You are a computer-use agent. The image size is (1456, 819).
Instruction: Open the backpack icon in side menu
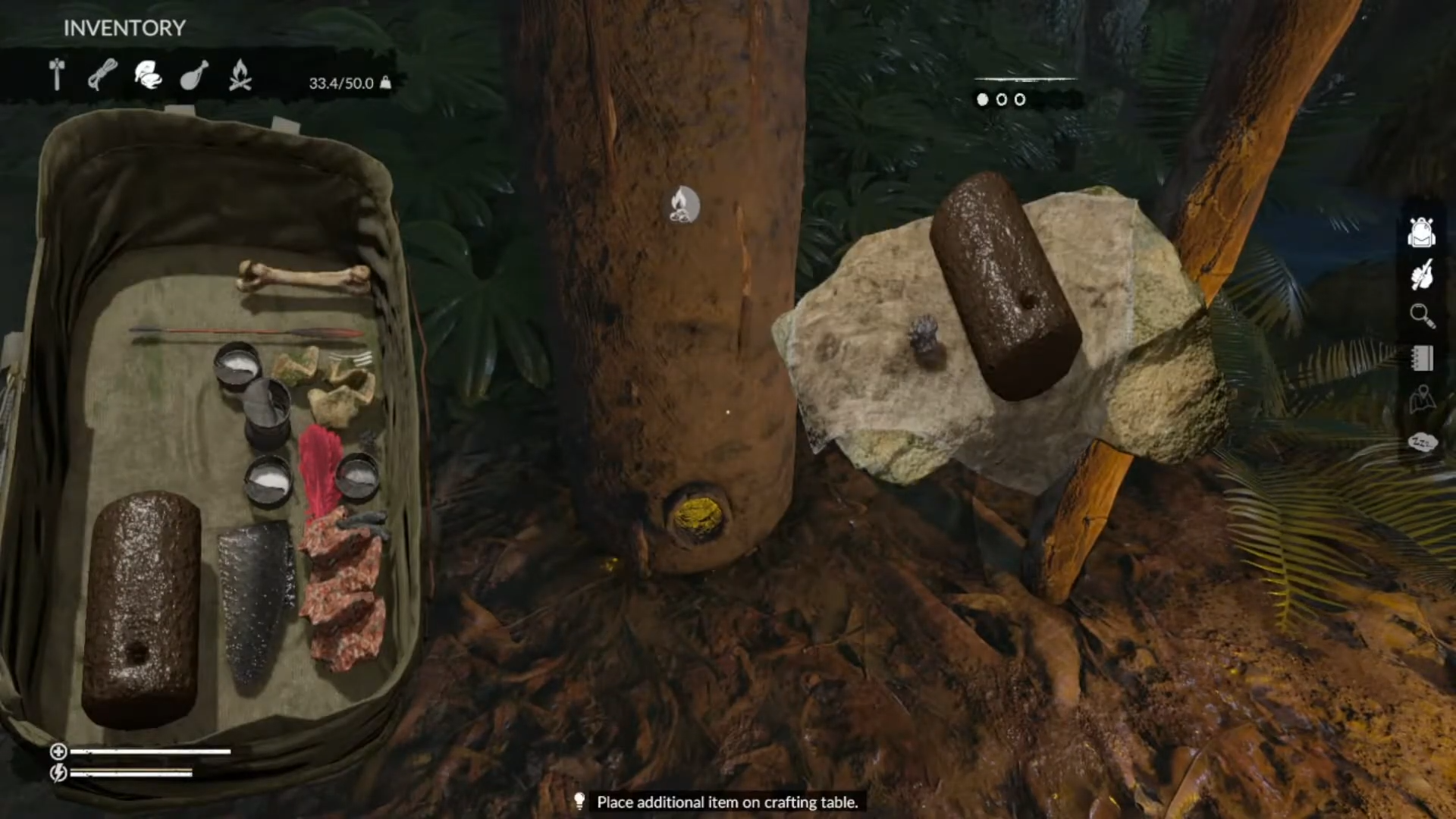[1421, 232]
